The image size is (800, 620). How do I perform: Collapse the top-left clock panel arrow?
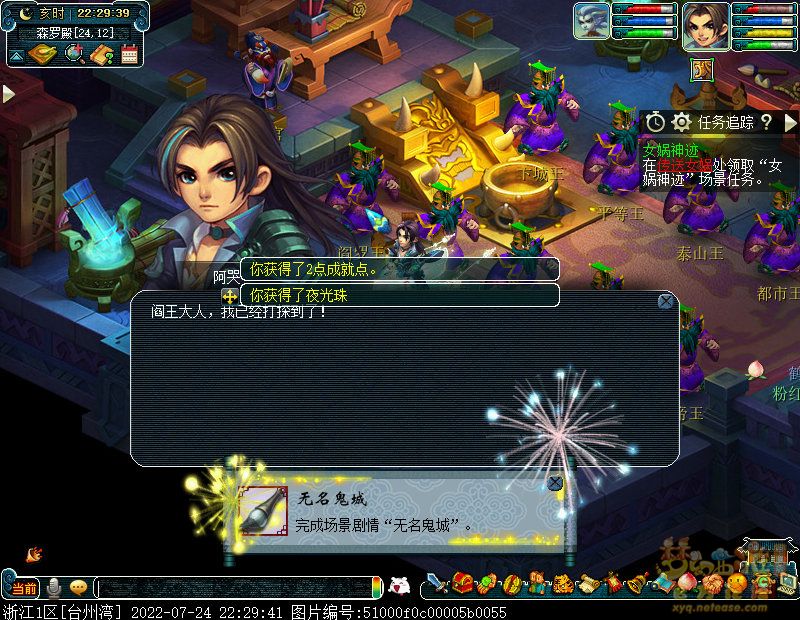coord(15,54)
